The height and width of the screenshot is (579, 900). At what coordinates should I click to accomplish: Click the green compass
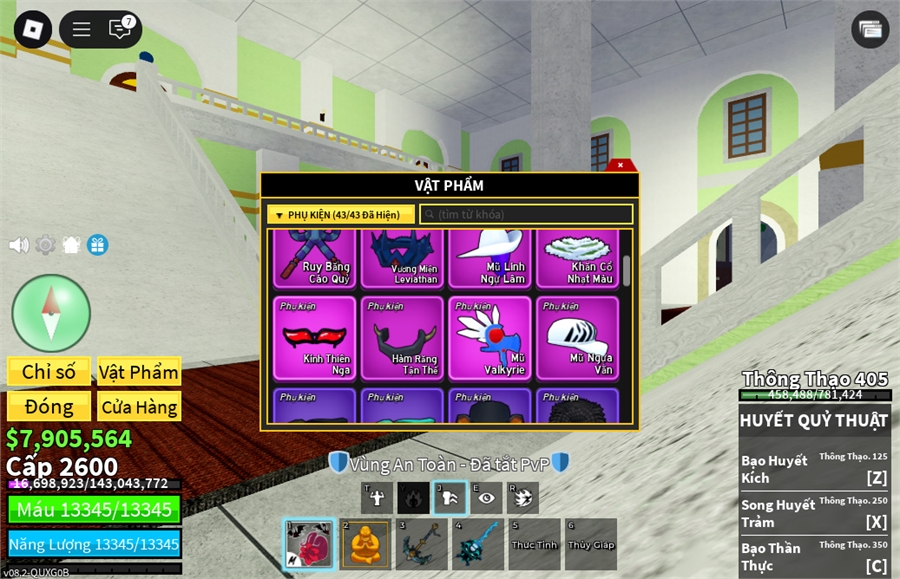[51, 313]
